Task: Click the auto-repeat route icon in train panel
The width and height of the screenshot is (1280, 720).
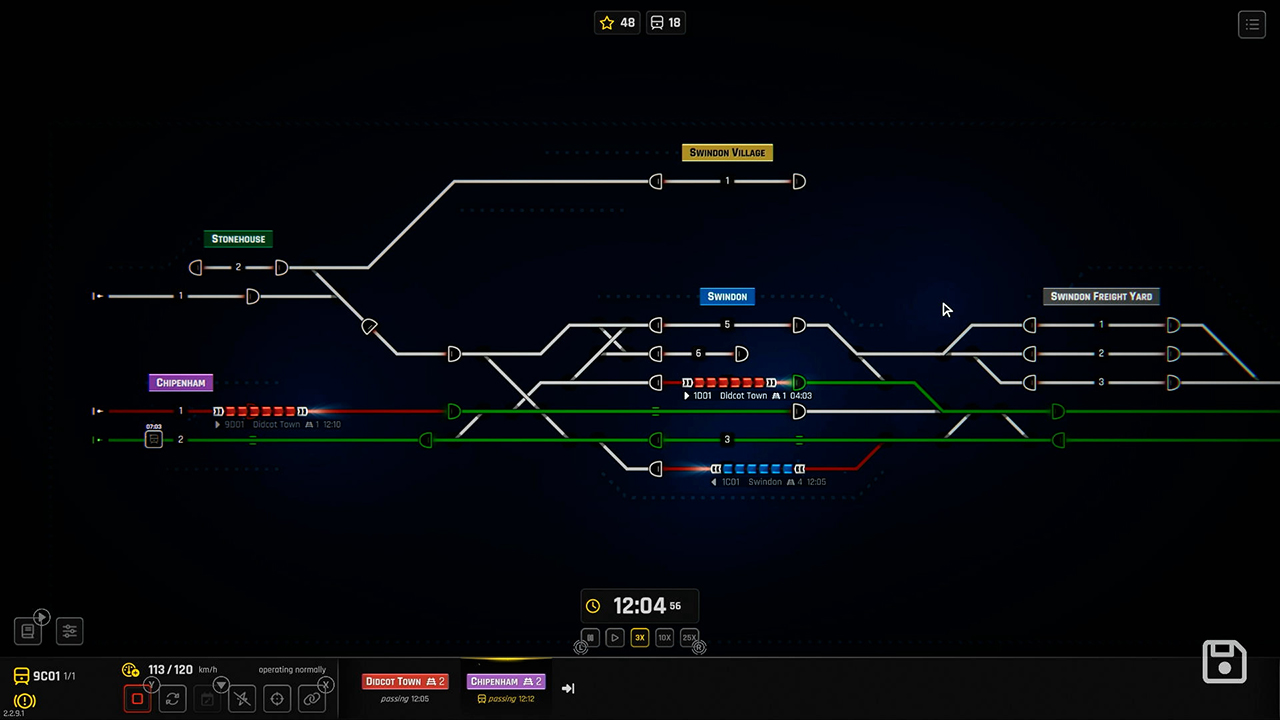Action: [172, 698]
